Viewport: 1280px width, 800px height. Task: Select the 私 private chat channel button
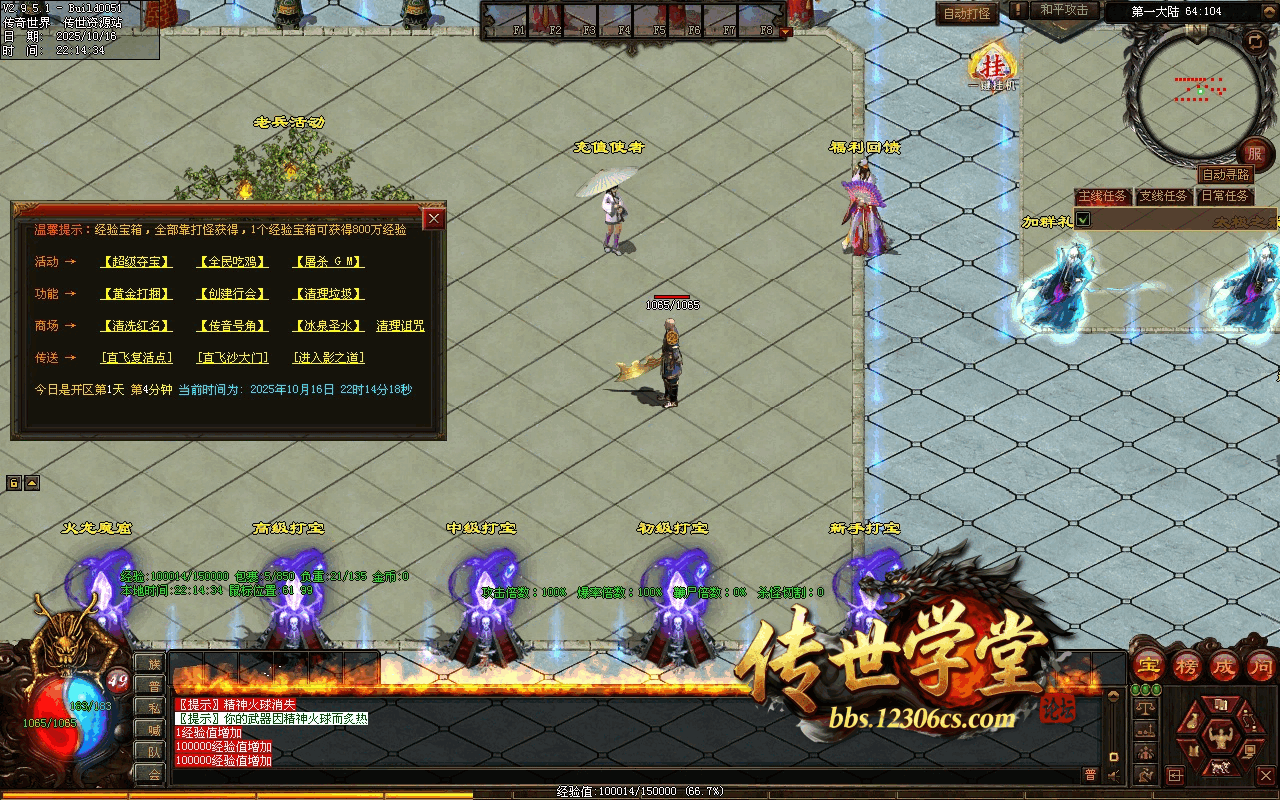(x=154, y=707)
